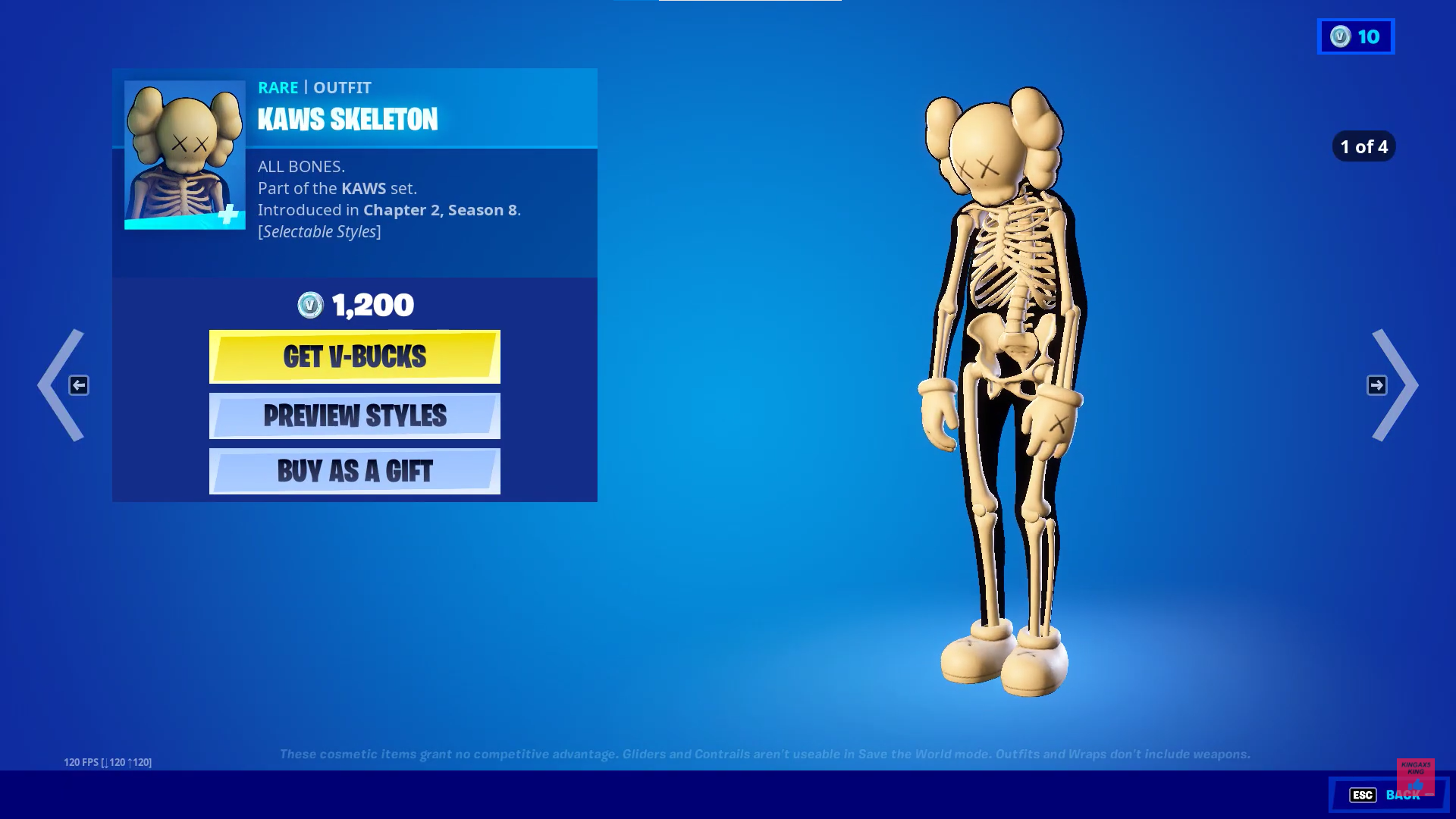The image size is (1456, 819).
Task: Click the Selectable Styles text
Action: [x=321, y=231]
